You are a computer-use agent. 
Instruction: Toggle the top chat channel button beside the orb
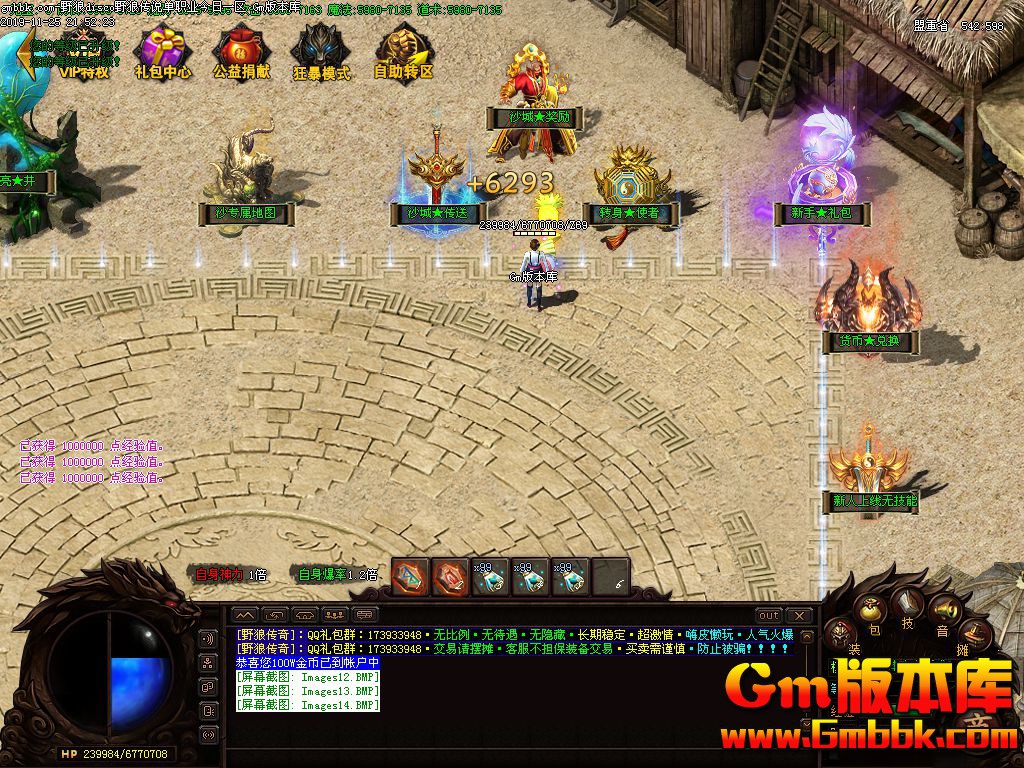pyautogui.click(x=209, y=639)
